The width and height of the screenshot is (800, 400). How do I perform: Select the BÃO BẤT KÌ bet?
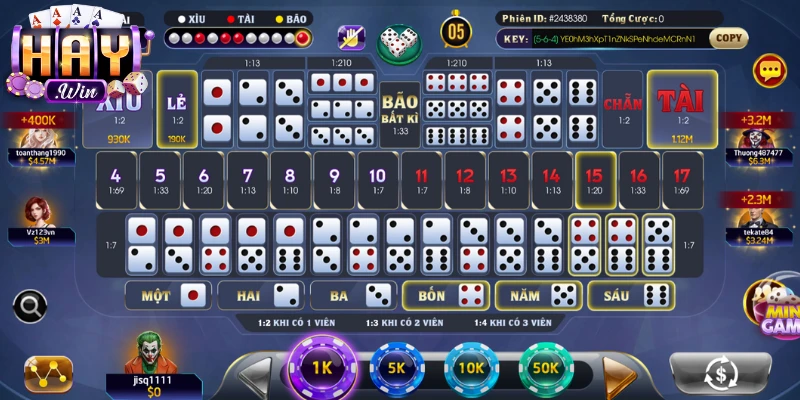[400, 108]
